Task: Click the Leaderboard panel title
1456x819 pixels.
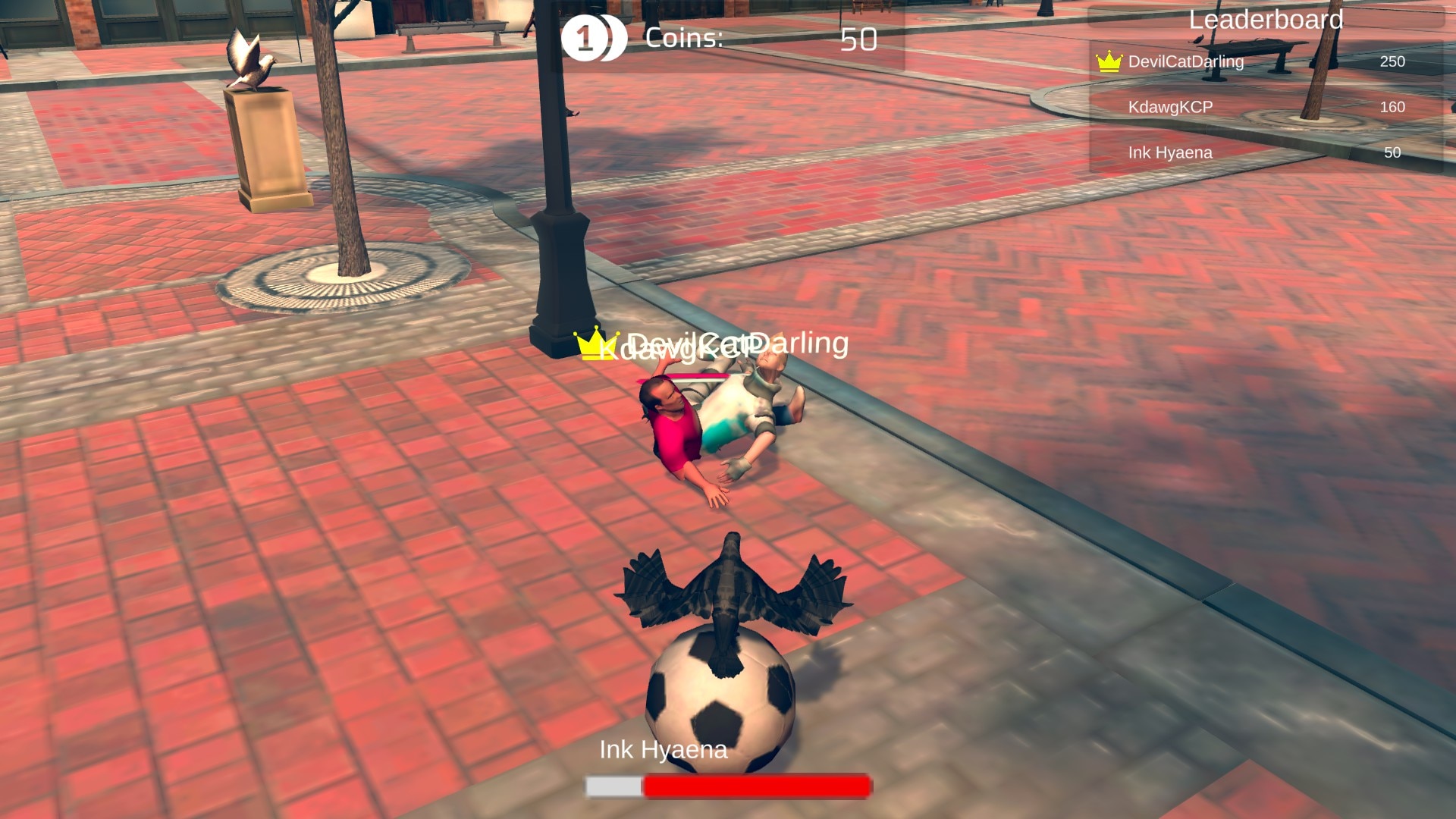Action: point(1266,20)
